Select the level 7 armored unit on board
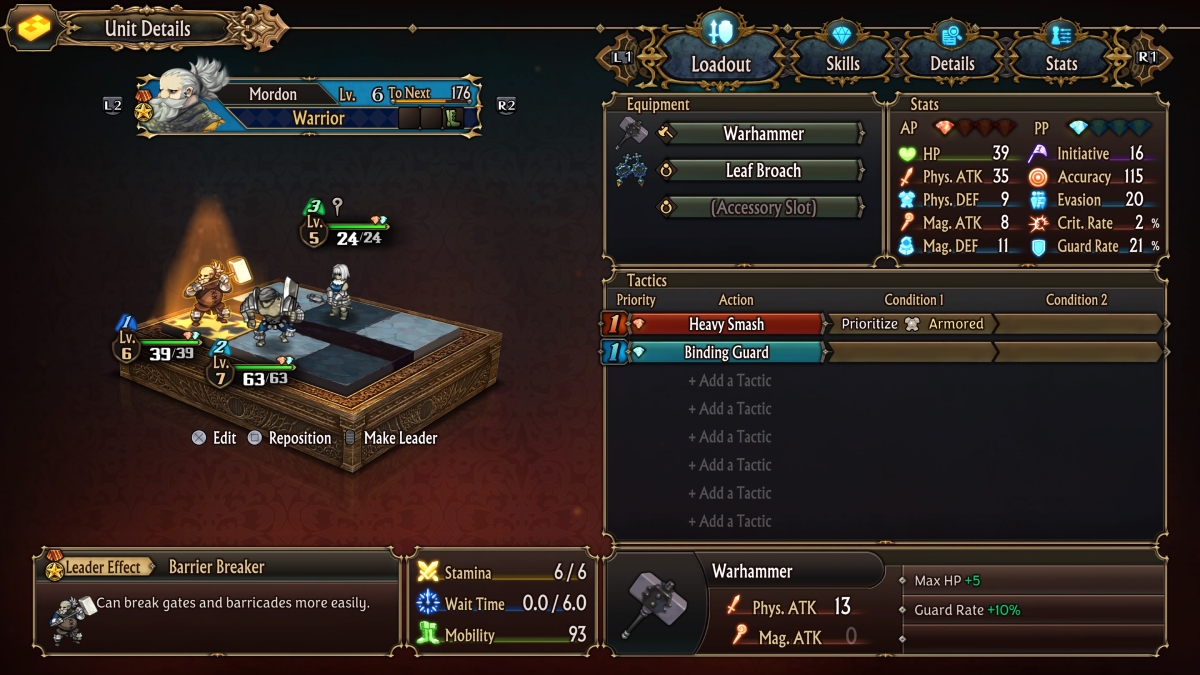The width and height of the screenshot is (1200, 675). [x=268, y=312]
